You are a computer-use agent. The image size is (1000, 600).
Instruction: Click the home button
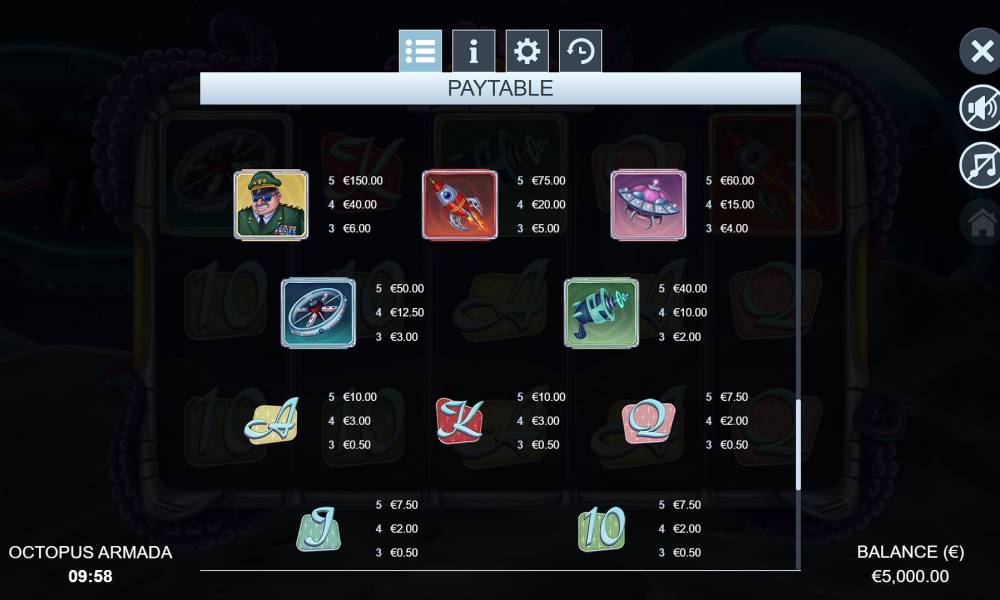click(980, 223)
